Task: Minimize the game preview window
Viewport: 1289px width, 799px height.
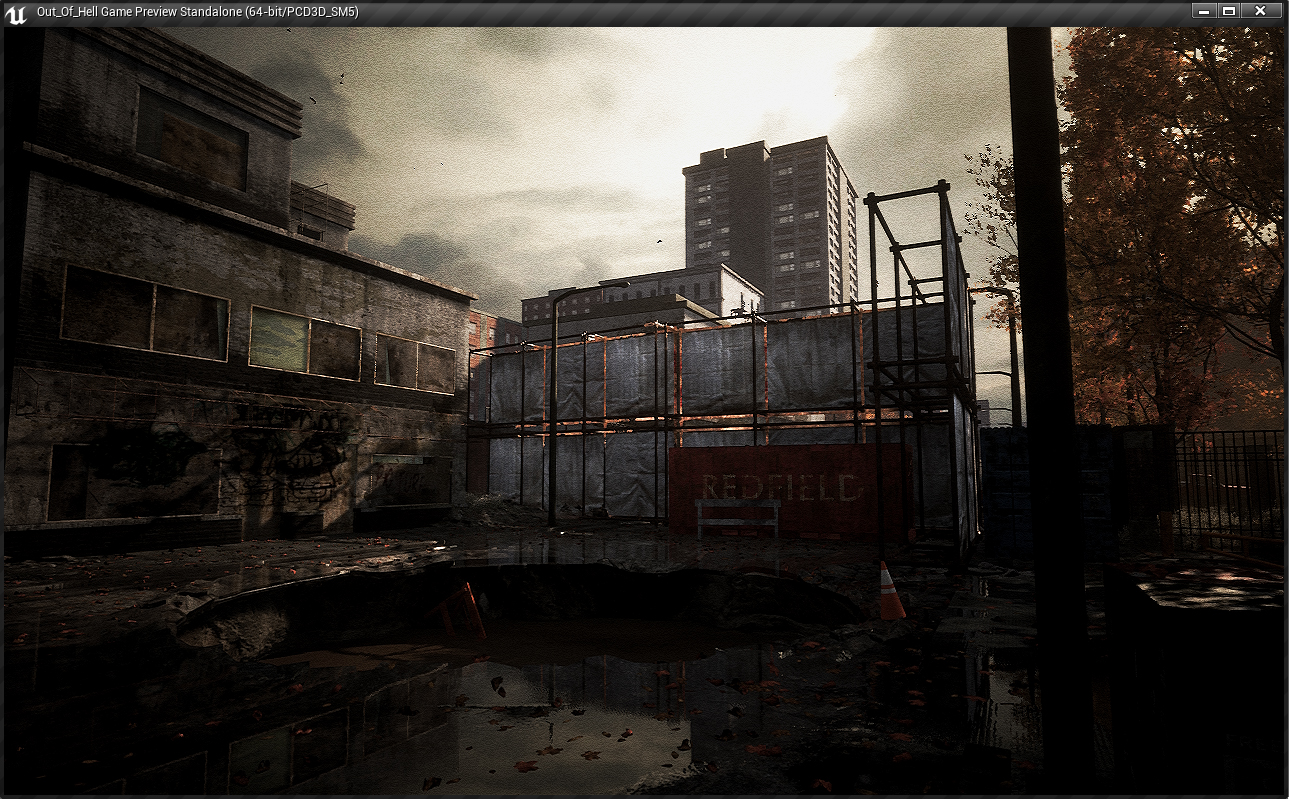Action: 1204,11
